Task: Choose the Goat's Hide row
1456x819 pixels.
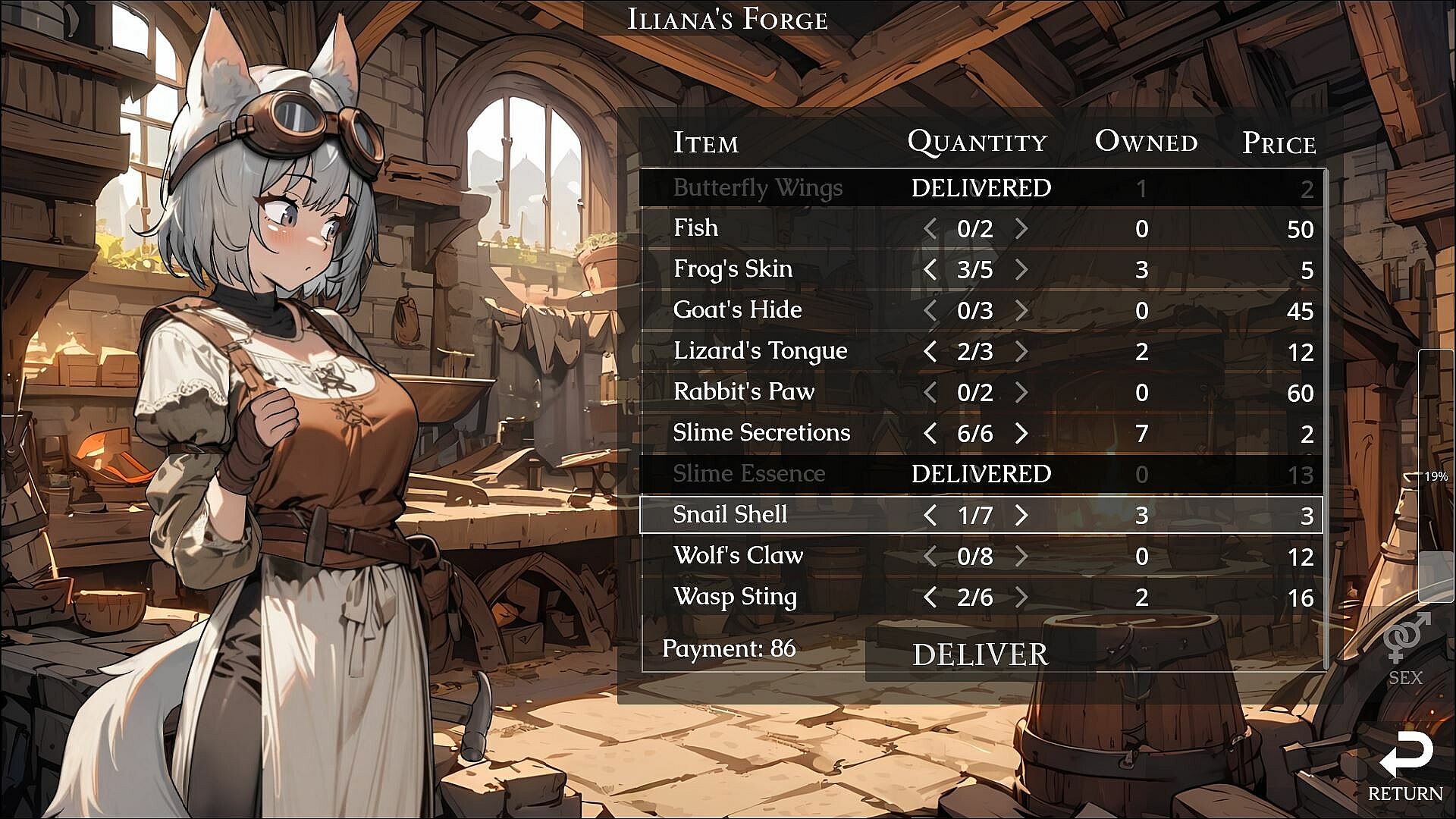Action: point(737,310)
